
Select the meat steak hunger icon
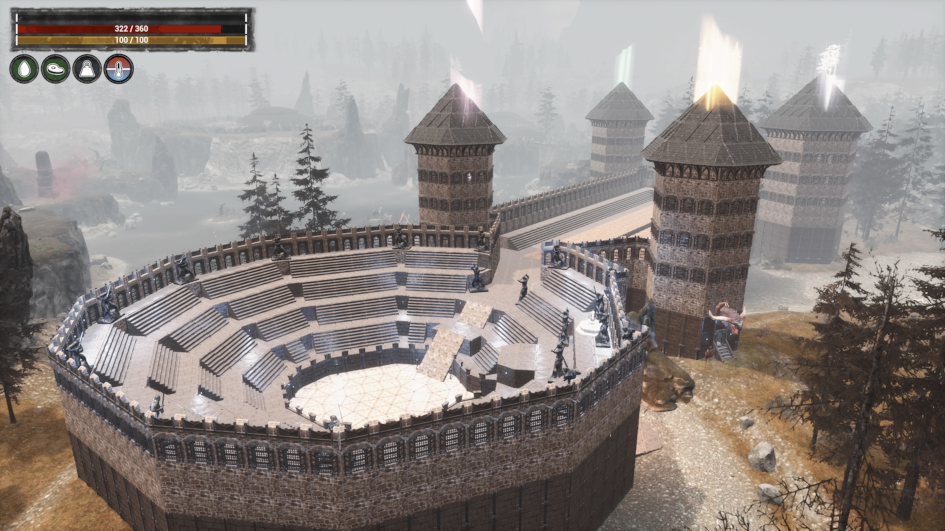(55, 68)
